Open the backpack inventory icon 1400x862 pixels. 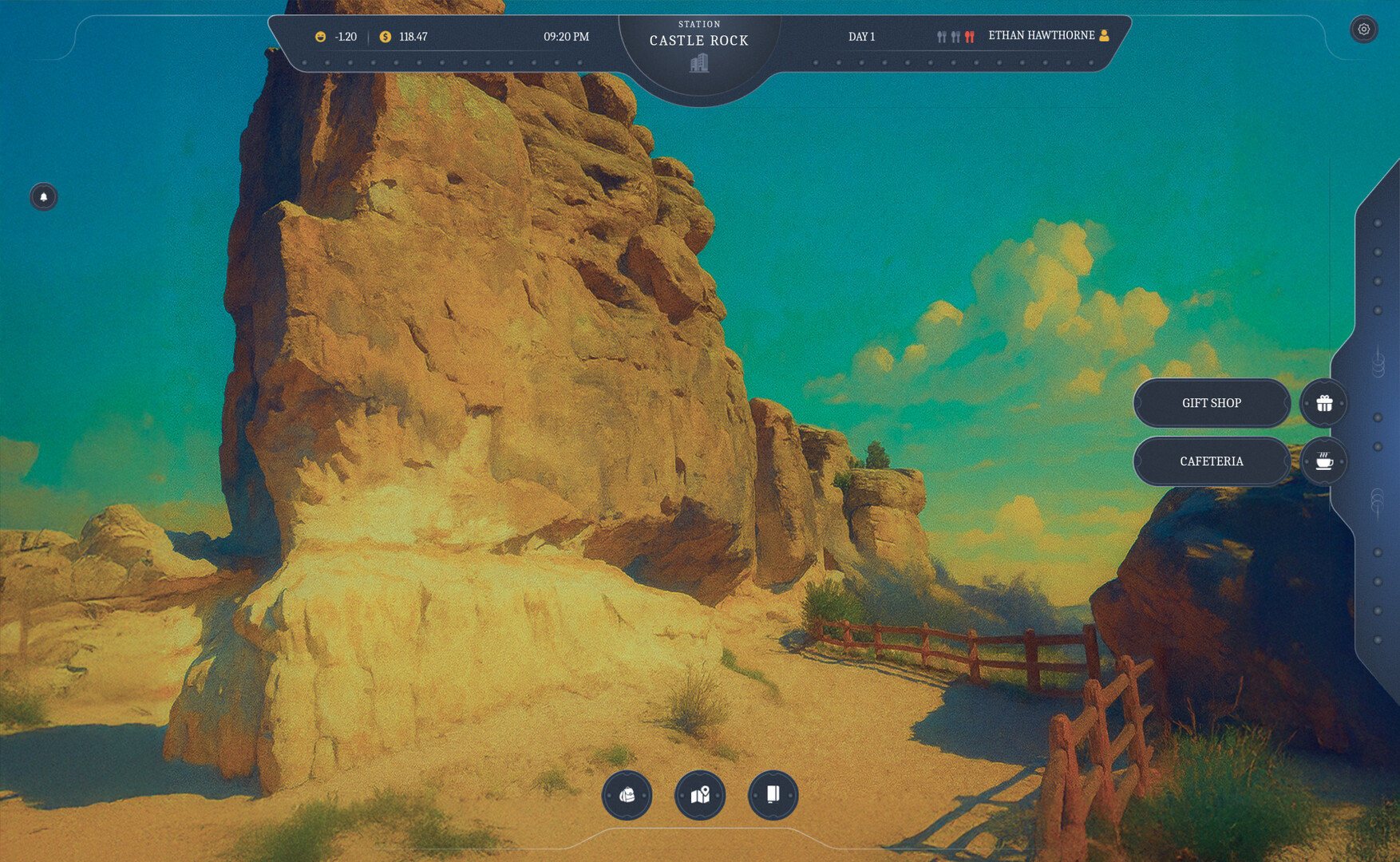[x=628, y=794]
